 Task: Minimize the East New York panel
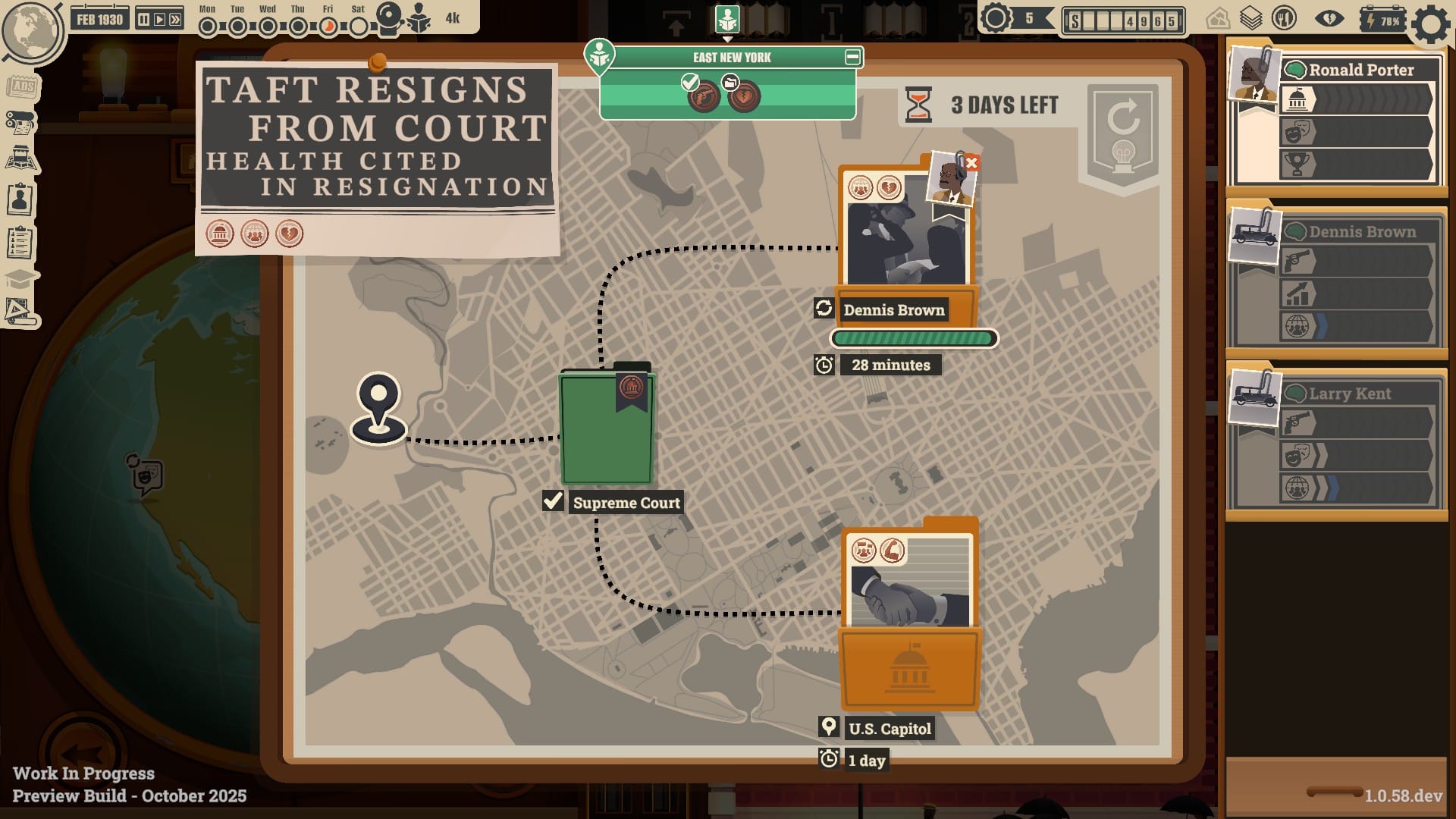pyautogui.click(x=852, y=57)
